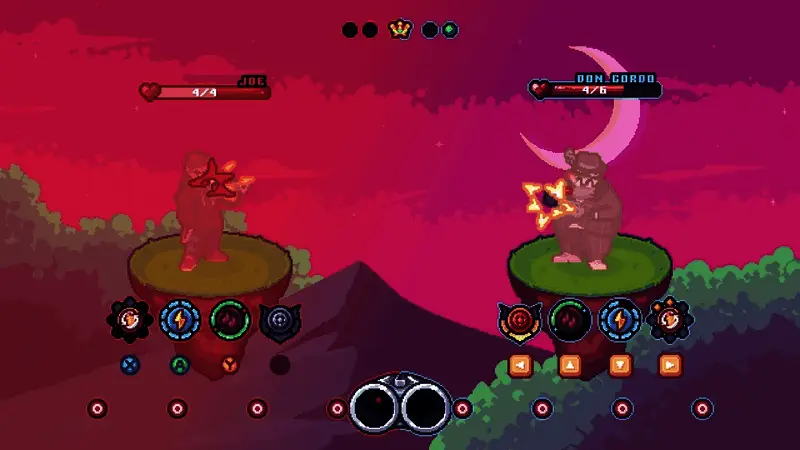
Task: Activate Joe's lightning bolt ability
Action: tap(180, 321)
